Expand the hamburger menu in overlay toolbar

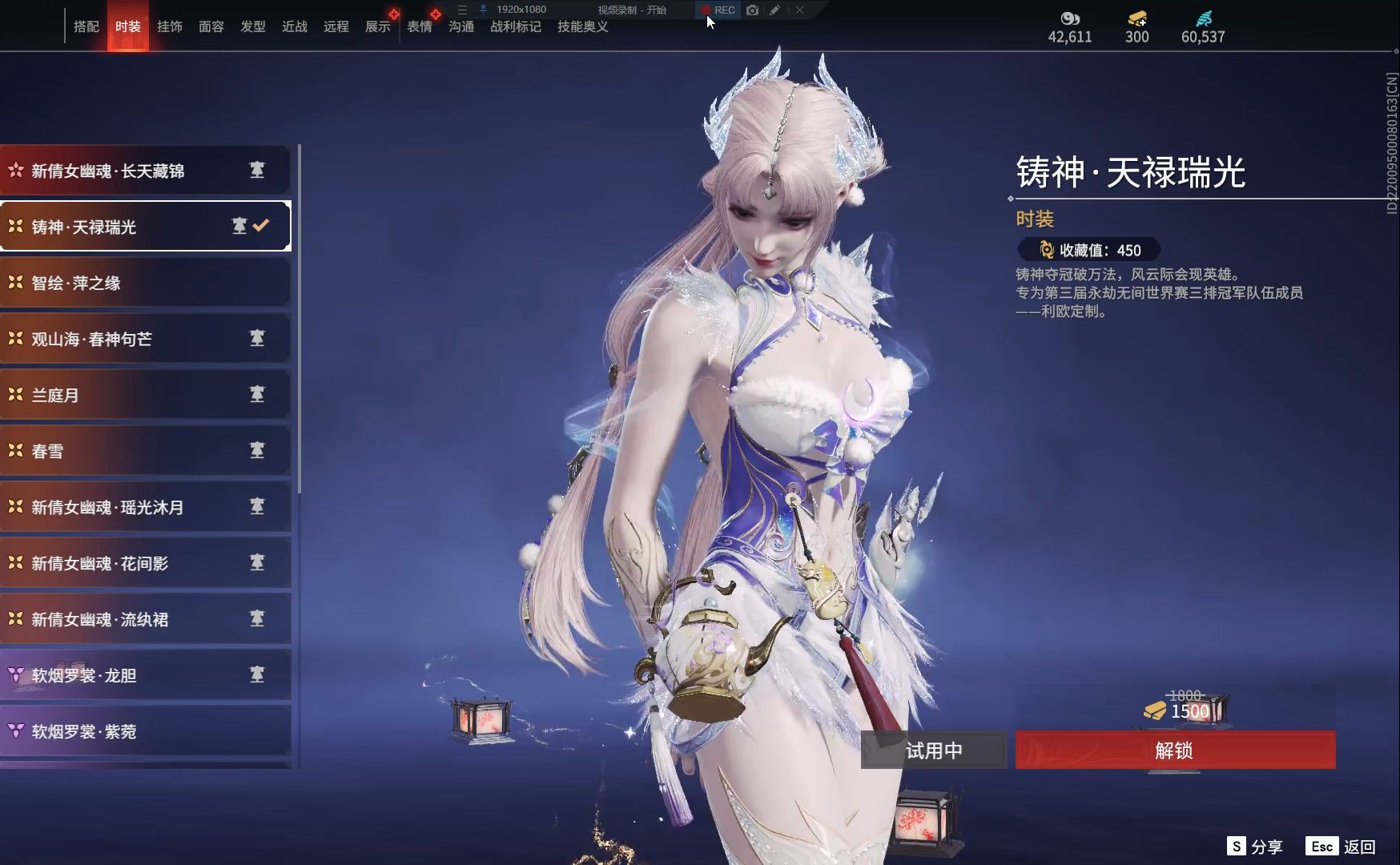point(461,10)
